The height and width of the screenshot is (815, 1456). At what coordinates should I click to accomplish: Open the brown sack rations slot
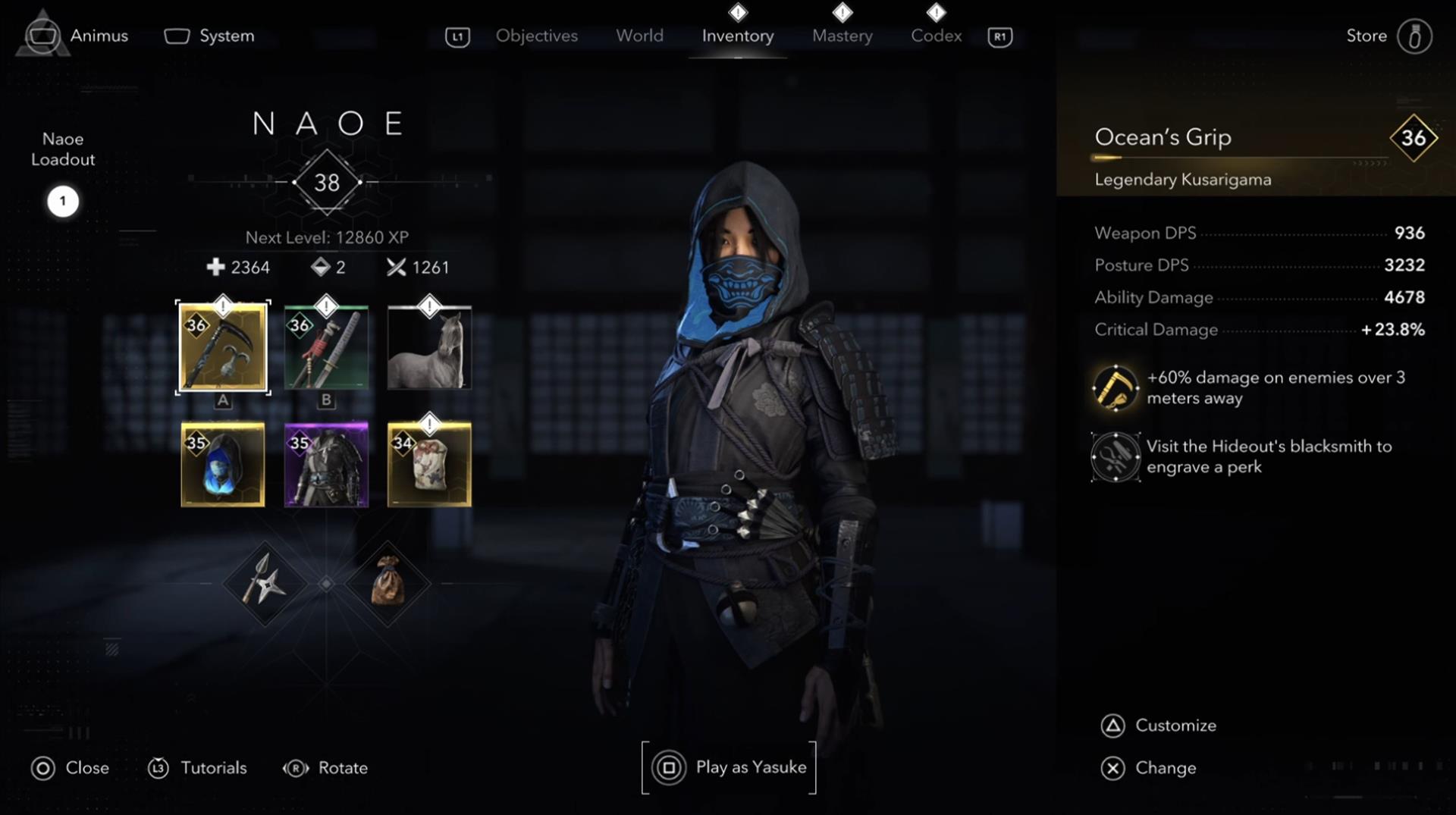(388, 583)
